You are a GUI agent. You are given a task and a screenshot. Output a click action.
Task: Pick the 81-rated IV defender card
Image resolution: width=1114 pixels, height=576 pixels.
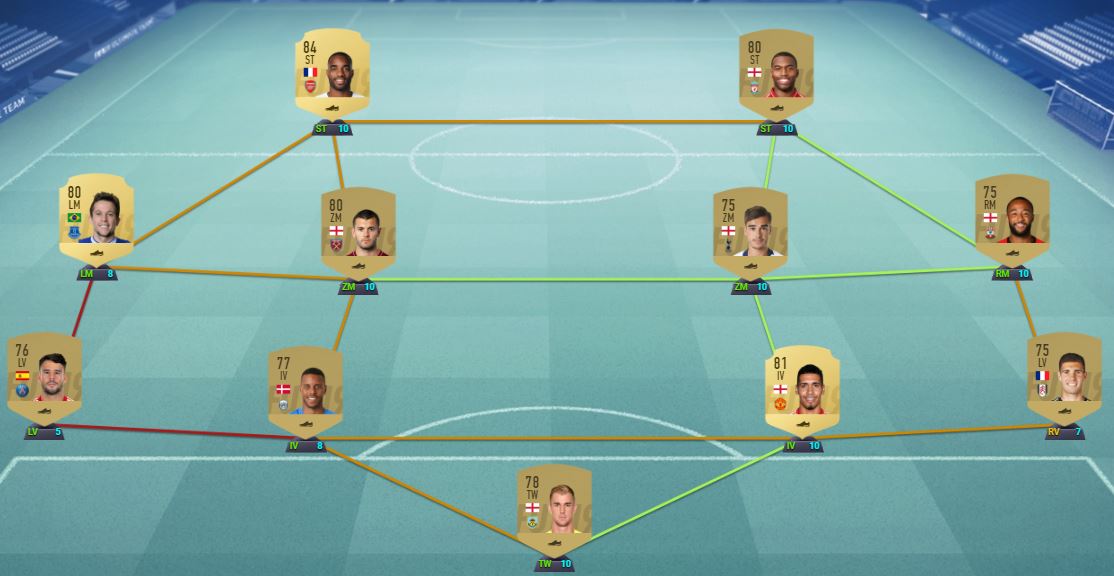tap(802, 390)
